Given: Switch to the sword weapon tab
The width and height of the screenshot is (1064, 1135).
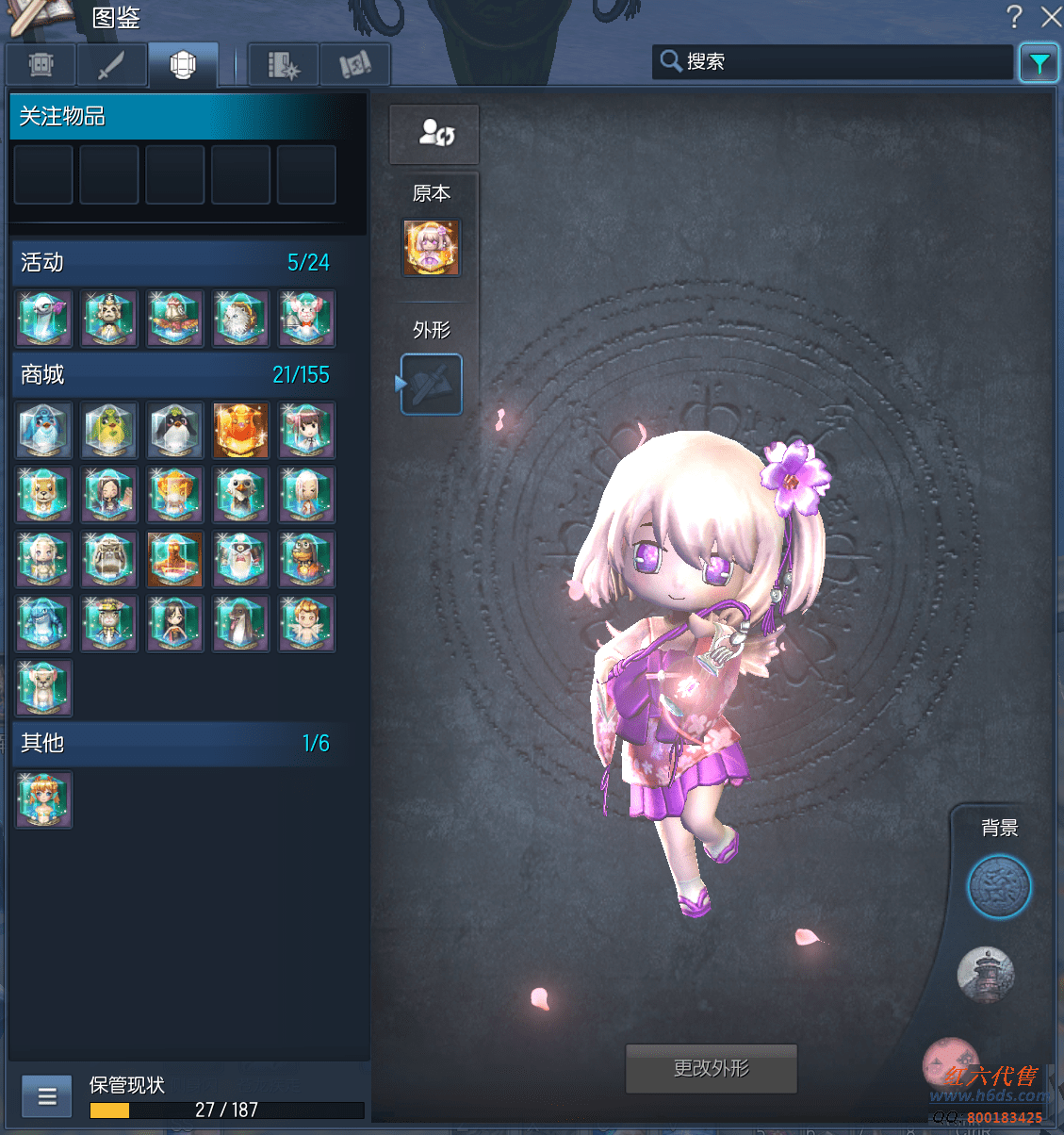Looking at the screenshot, I should pyautogui.click(x=111, y=65).
